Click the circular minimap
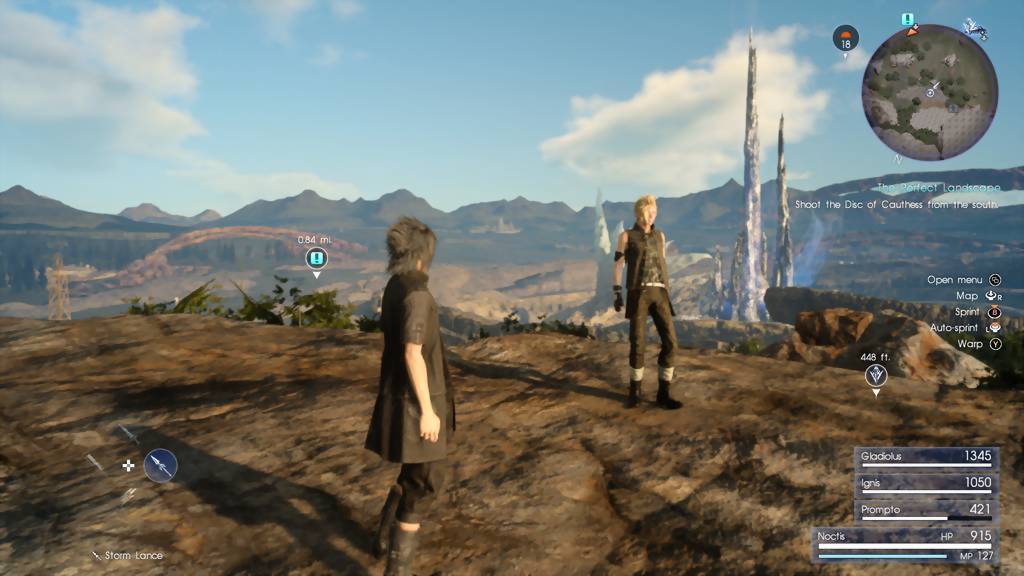 pos(929,92)
